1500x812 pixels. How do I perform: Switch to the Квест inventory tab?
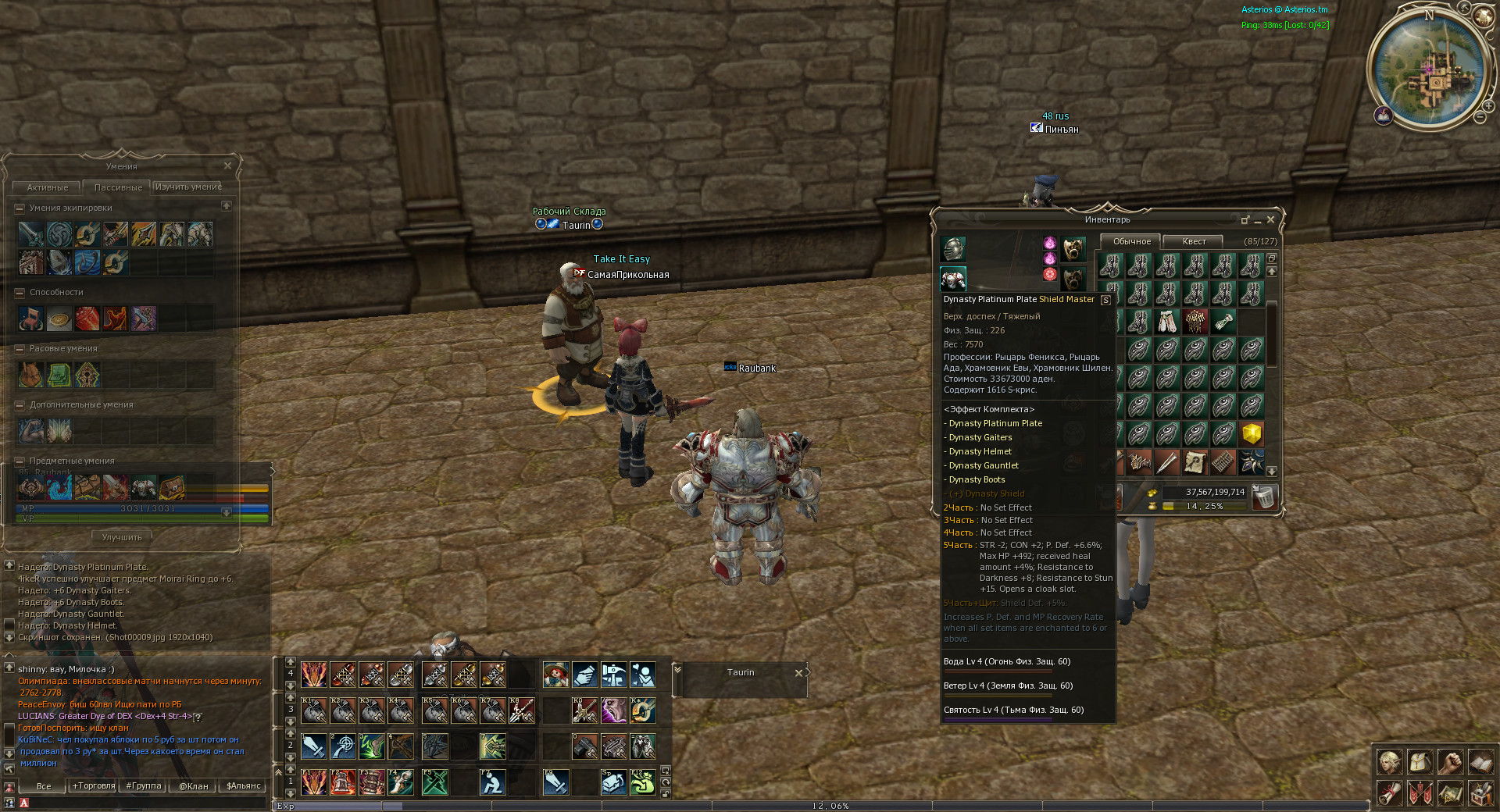pyautogui.click(x=1193, y=242)
